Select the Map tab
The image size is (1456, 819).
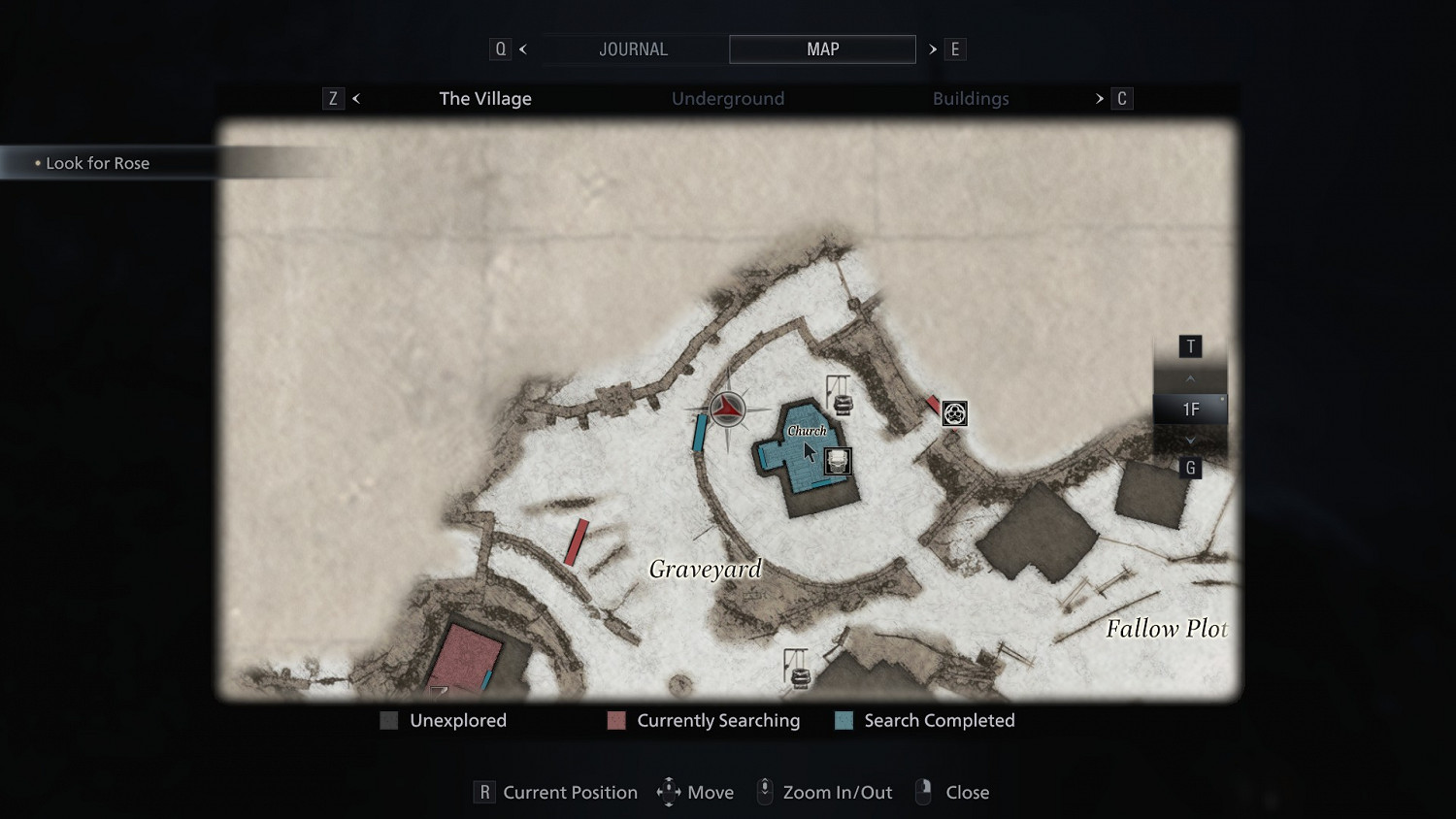[822, 49]
